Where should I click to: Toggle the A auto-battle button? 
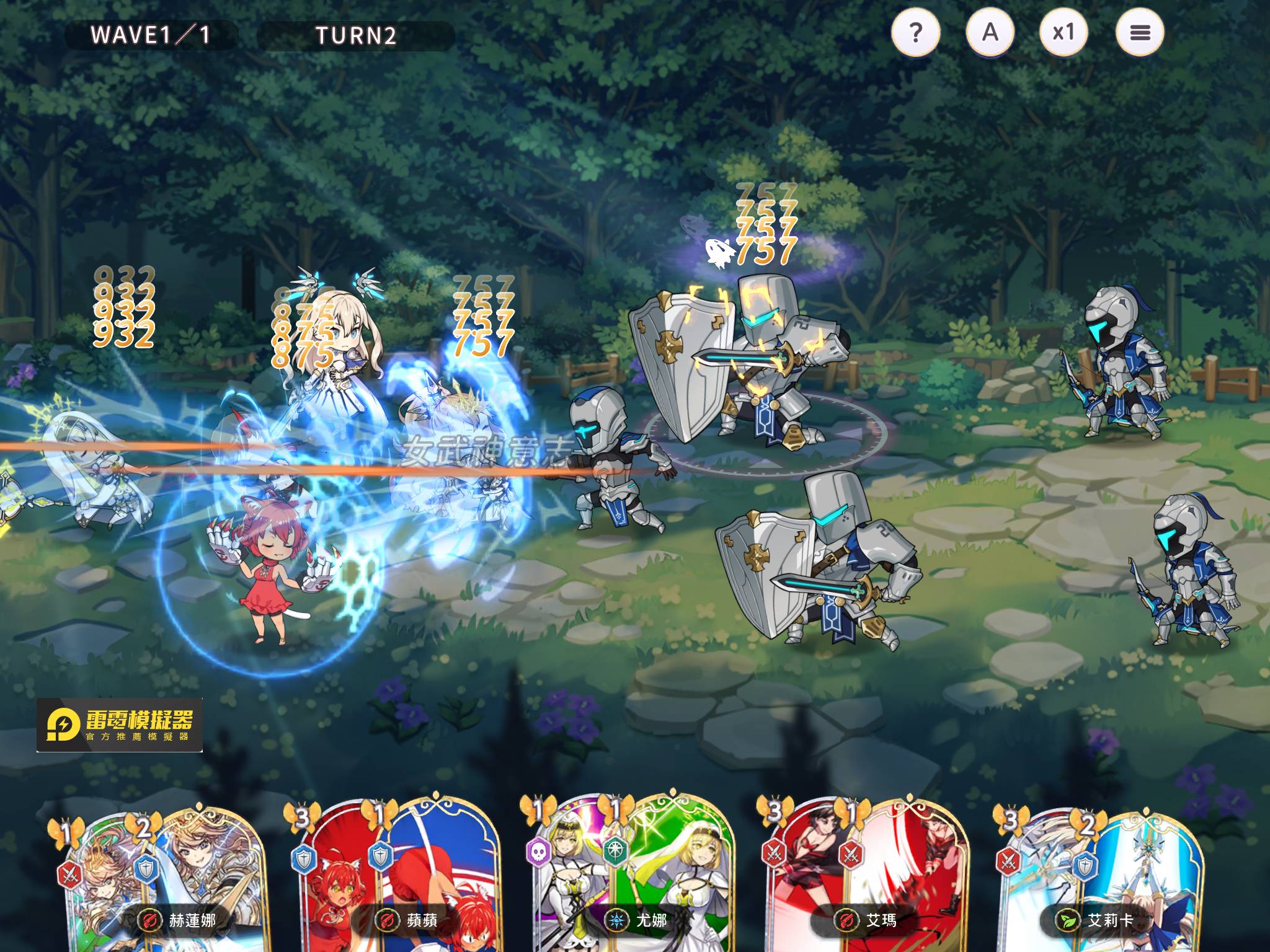[x=990, y=32]
